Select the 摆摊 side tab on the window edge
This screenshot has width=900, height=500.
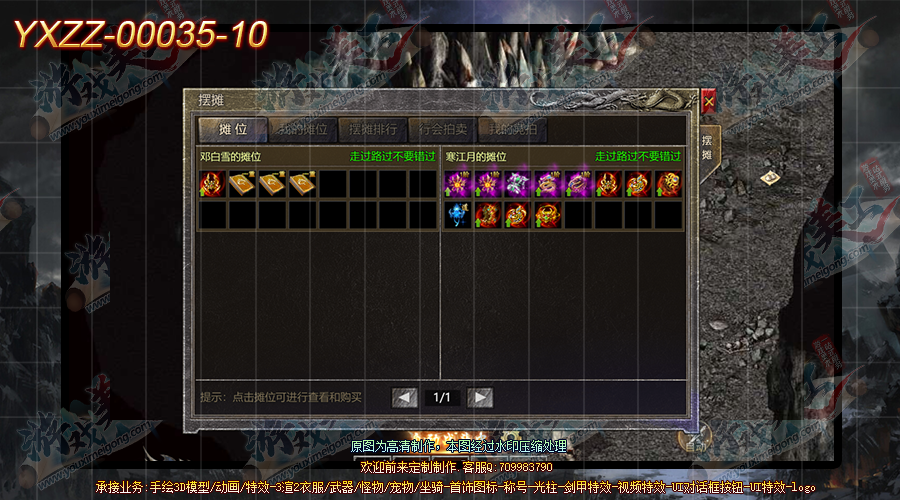pyautogui.click(x=706, y=149)
